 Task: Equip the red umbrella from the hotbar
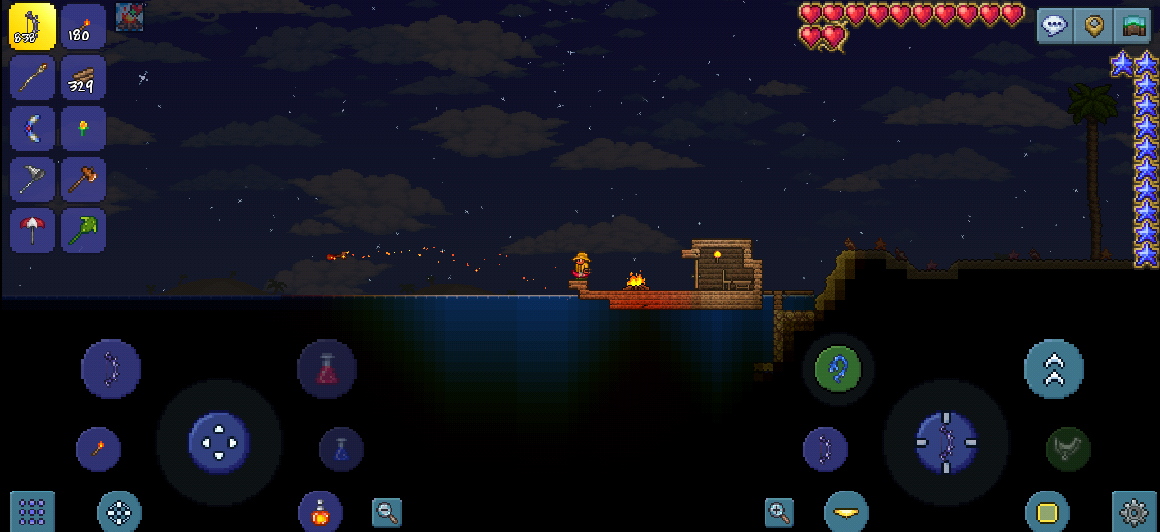click(33, 230)
